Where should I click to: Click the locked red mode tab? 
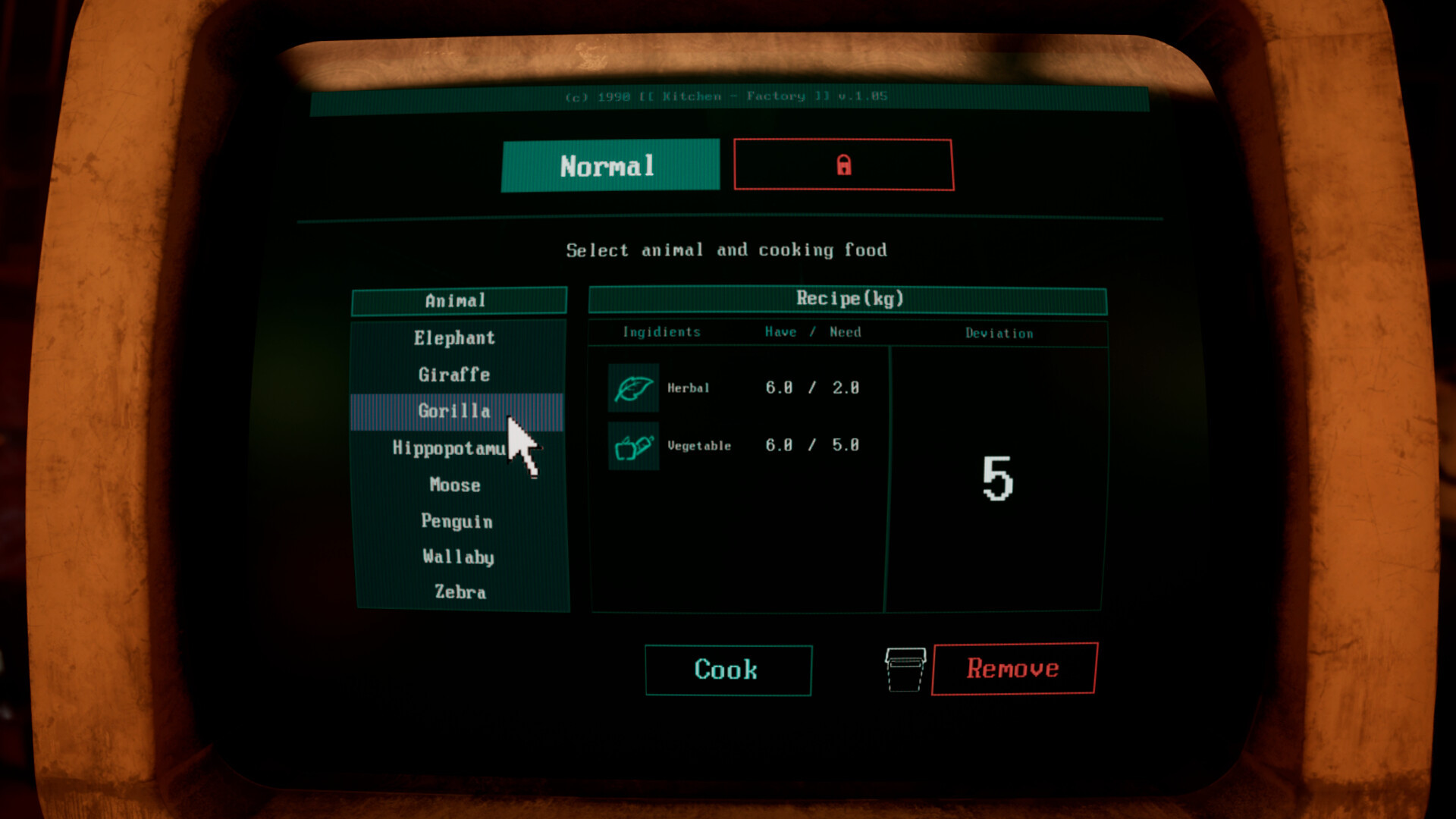(843, 165)
